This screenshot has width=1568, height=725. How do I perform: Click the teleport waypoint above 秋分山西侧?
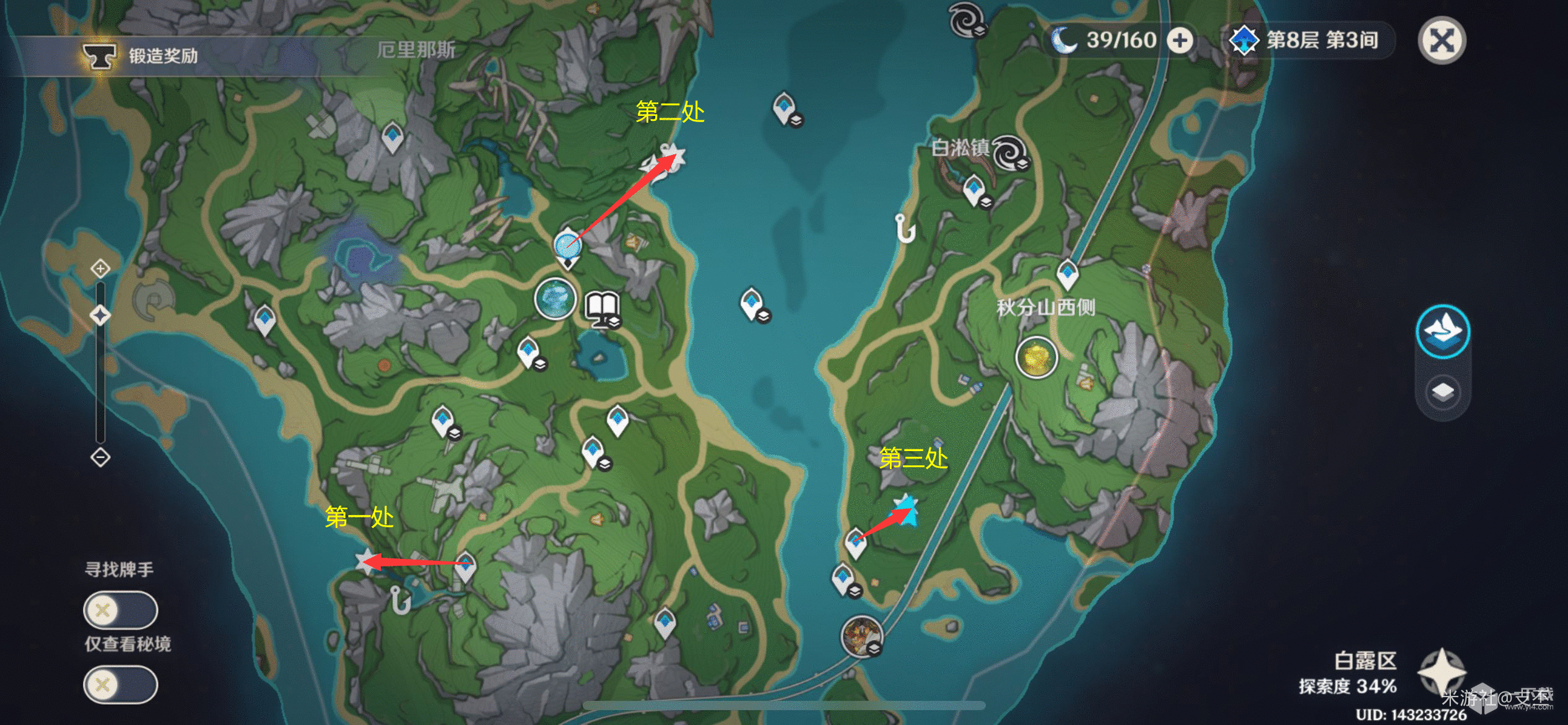1067,273
